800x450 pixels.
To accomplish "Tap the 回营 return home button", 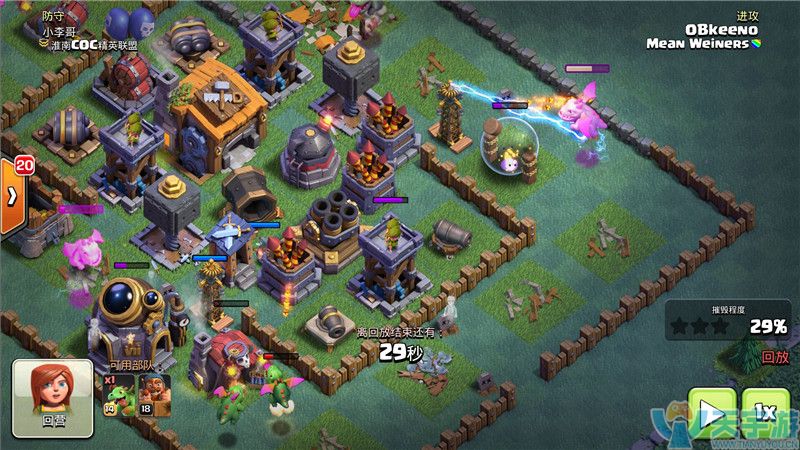I will point(52,398).
